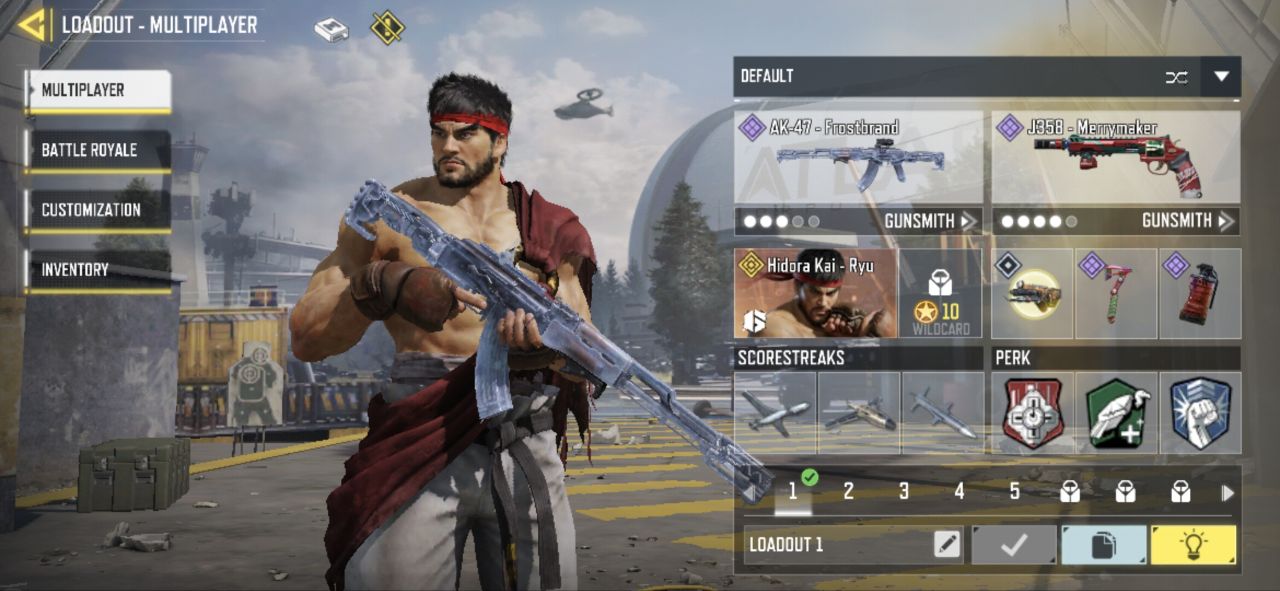The height and width of the screenshot is (591, 1280).
Task: Go back using the yellow arrow button
Action: point(32,25)
